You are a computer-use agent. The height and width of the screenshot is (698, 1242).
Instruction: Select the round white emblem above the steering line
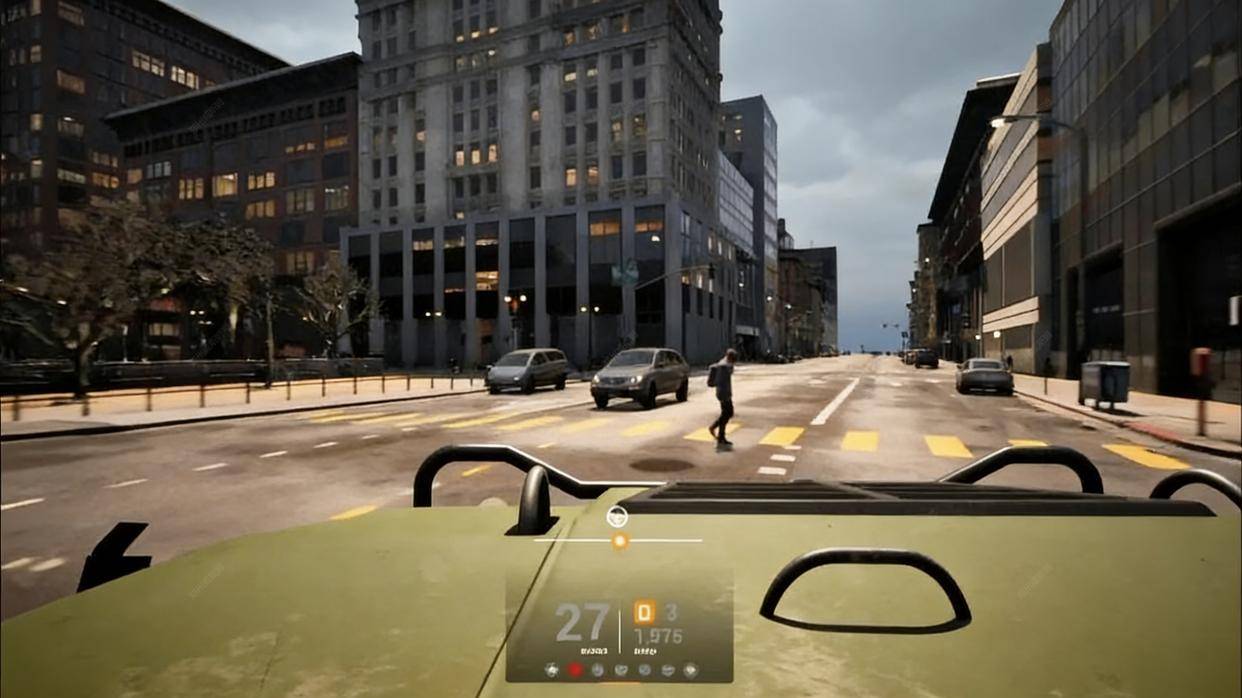(617, 517)
